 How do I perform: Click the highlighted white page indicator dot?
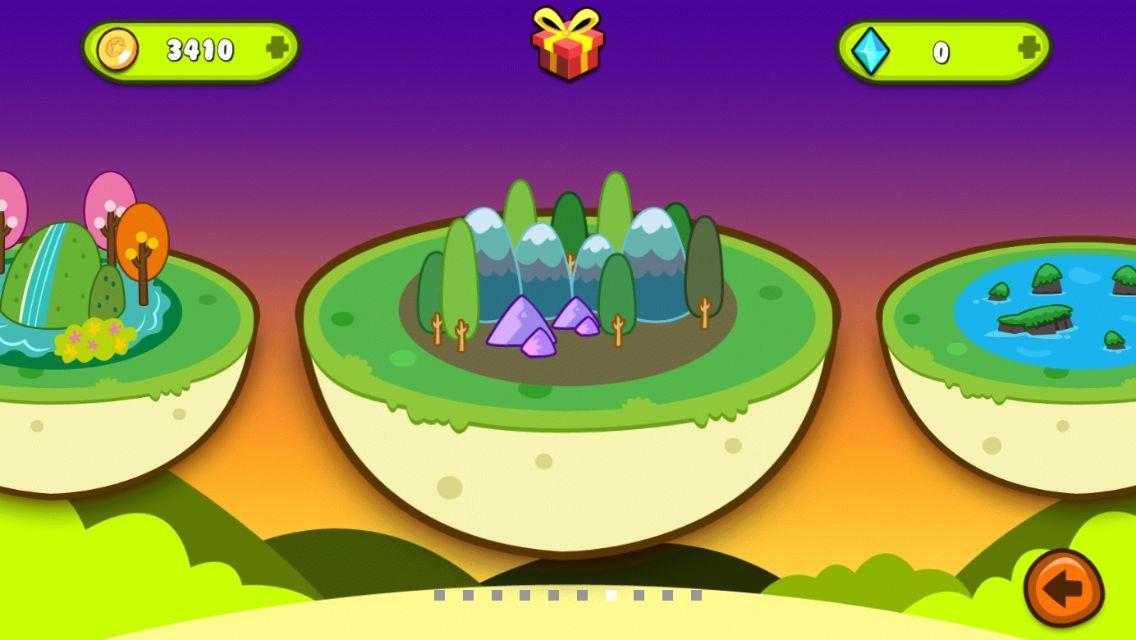[x=611, y=595]
